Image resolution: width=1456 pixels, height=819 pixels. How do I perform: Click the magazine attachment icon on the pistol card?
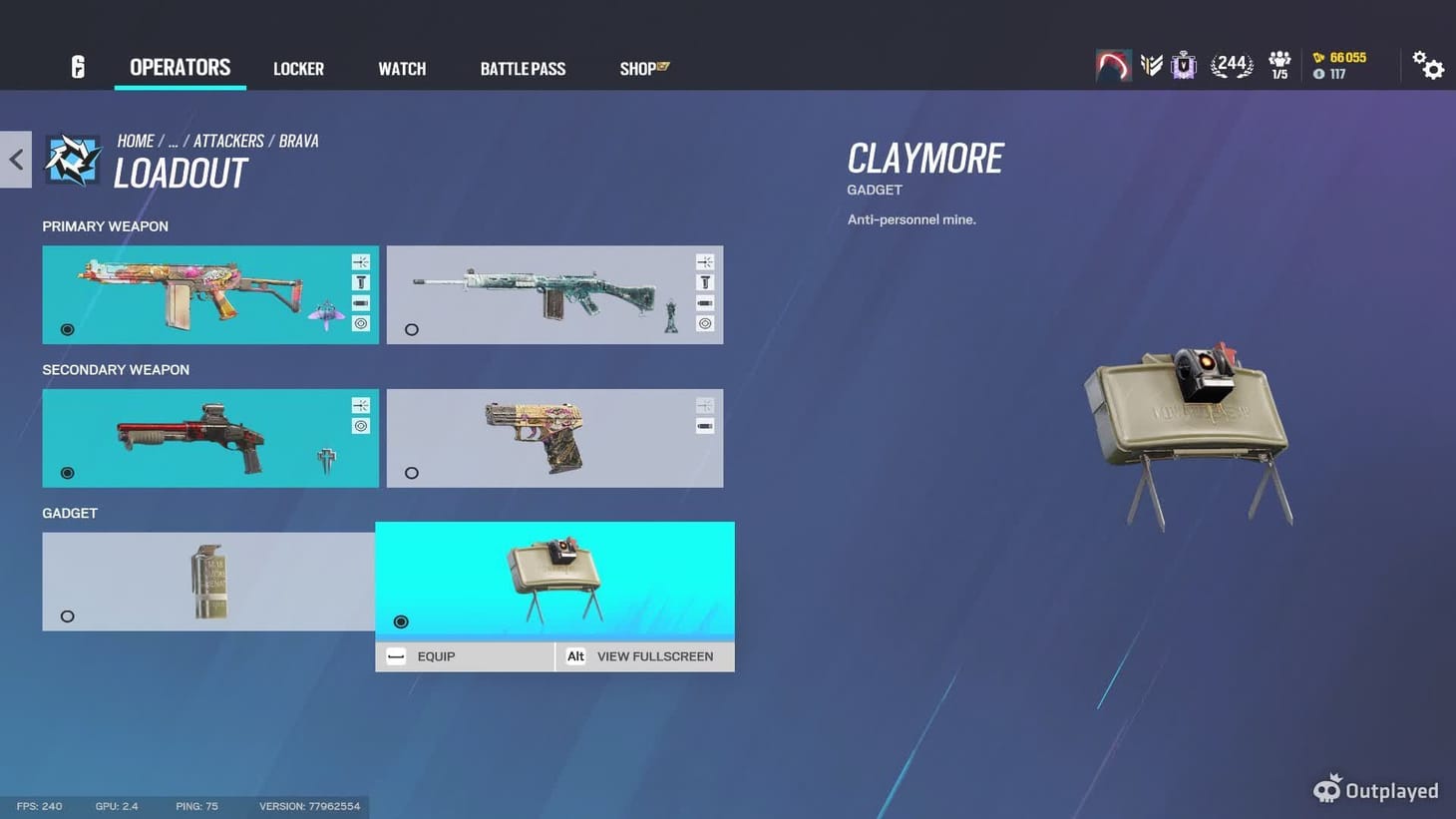click(704, 425)
